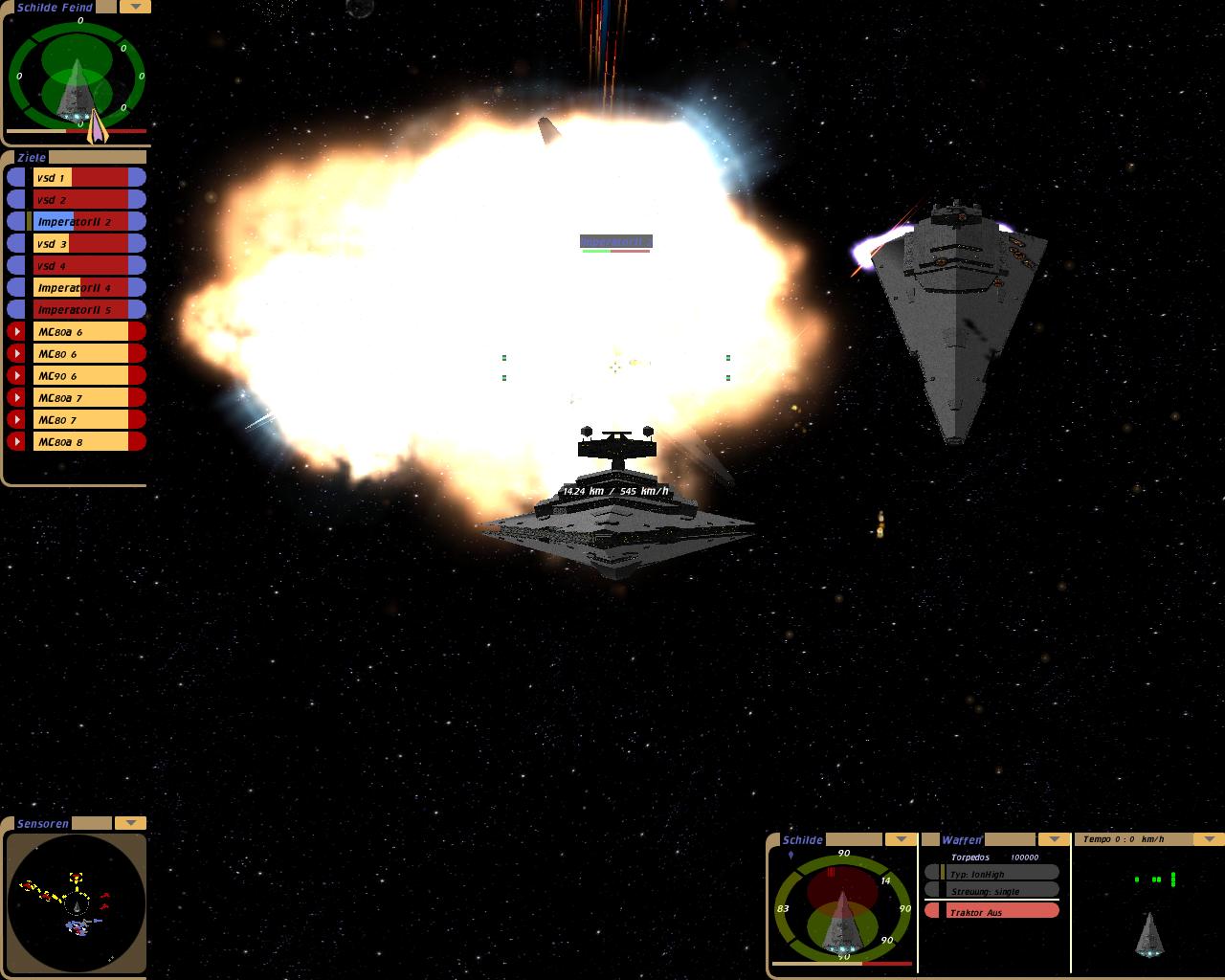Collapse the Schilde Feind panel
Viewport: 1225px width, 980px height.
(135, 7)
